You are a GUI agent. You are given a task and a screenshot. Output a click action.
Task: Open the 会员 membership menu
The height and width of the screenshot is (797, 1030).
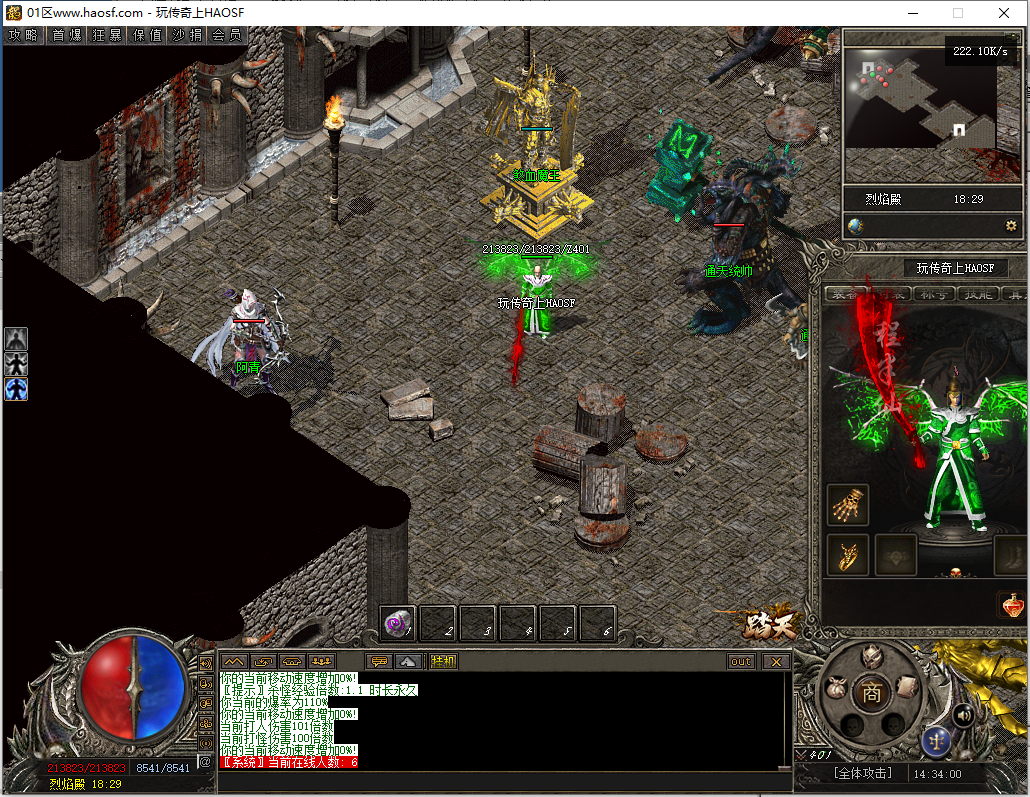(226, 35)
